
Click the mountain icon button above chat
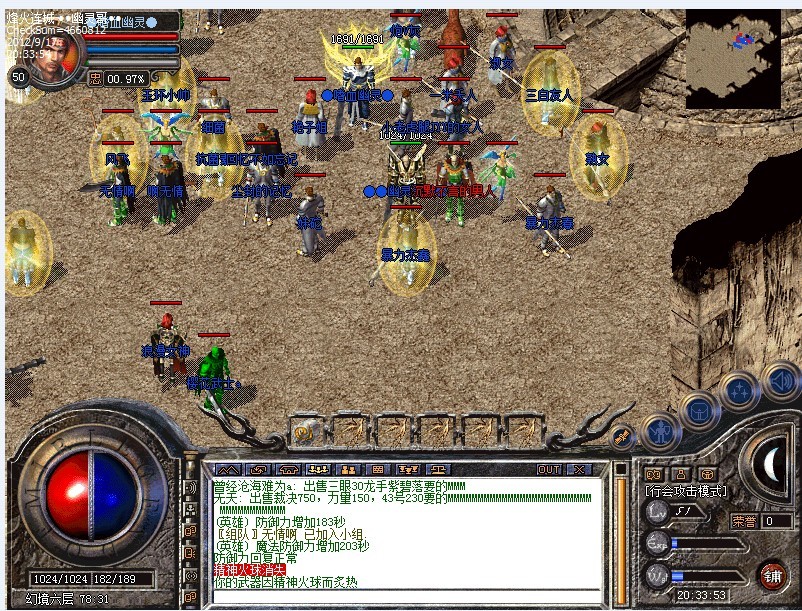[x=227, y=469]
